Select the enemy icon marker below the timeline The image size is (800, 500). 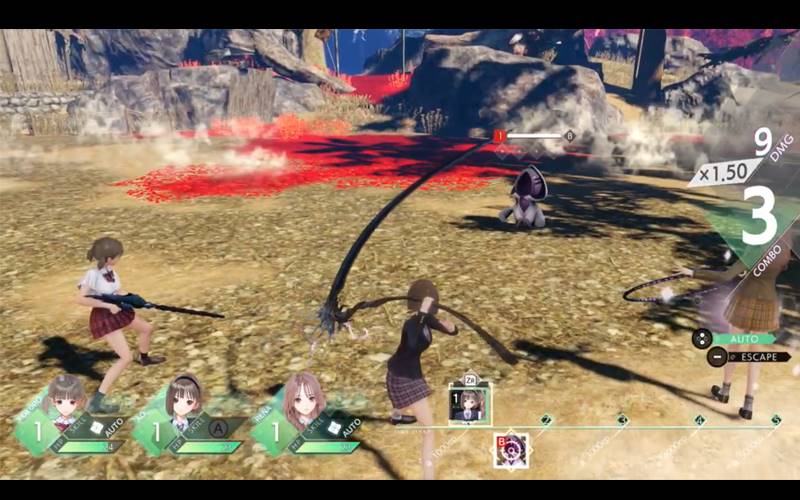(511, 450)
